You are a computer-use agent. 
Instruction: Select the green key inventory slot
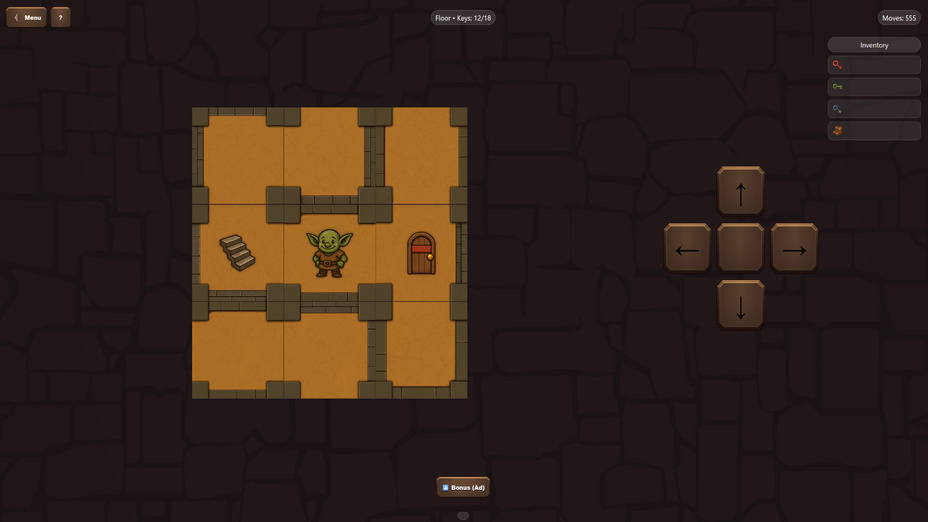874,87
